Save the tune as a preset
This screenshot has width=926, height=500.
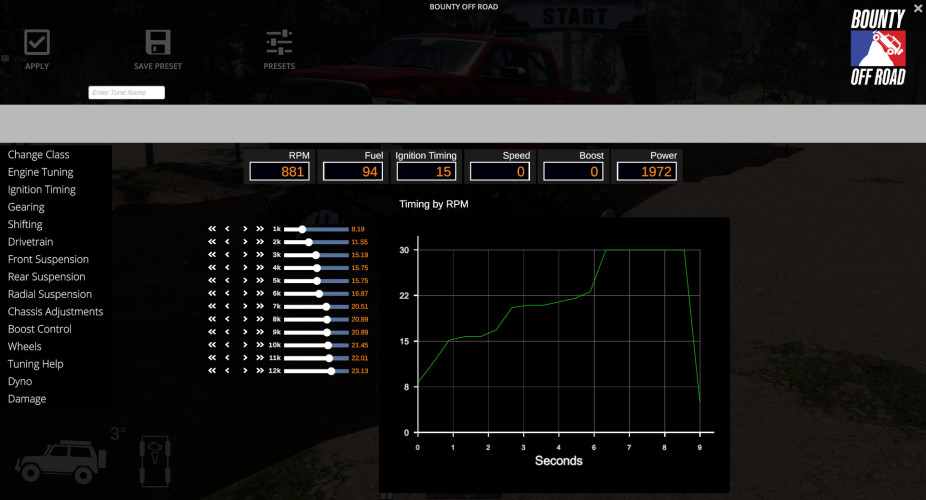click(x=158, y=48)
